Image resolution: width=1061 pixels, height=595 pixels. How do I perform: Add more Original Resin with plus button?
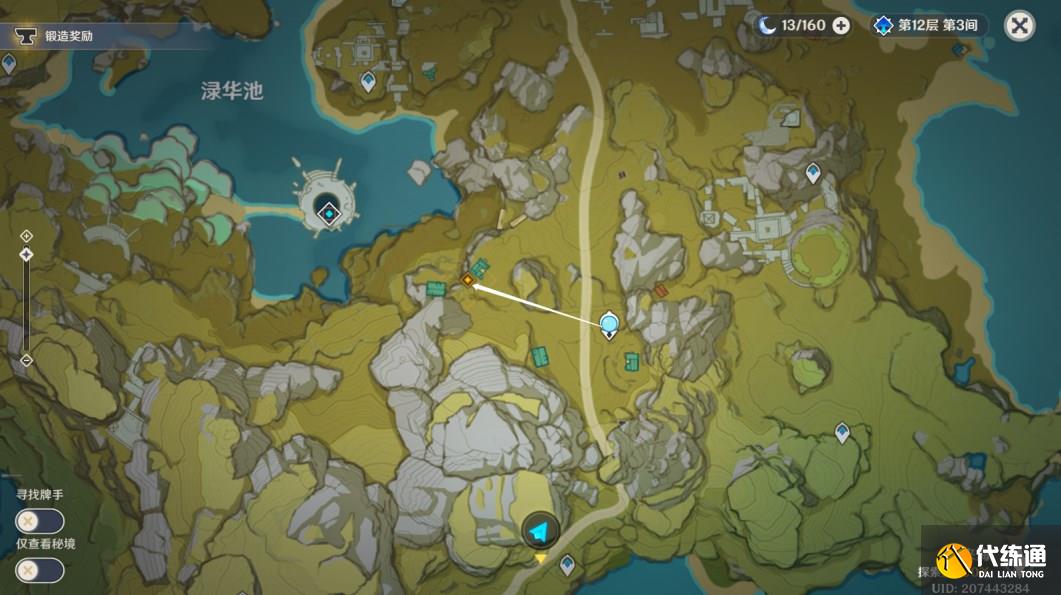[x=841, y=26]
